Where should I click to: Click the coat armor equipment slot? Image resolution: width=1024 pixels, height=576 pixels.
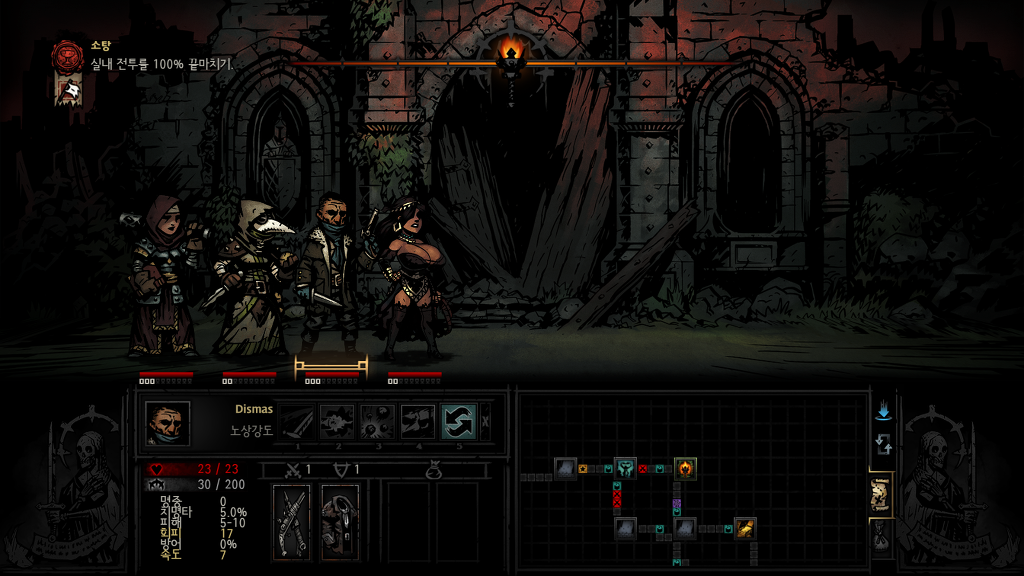[340, 521]
